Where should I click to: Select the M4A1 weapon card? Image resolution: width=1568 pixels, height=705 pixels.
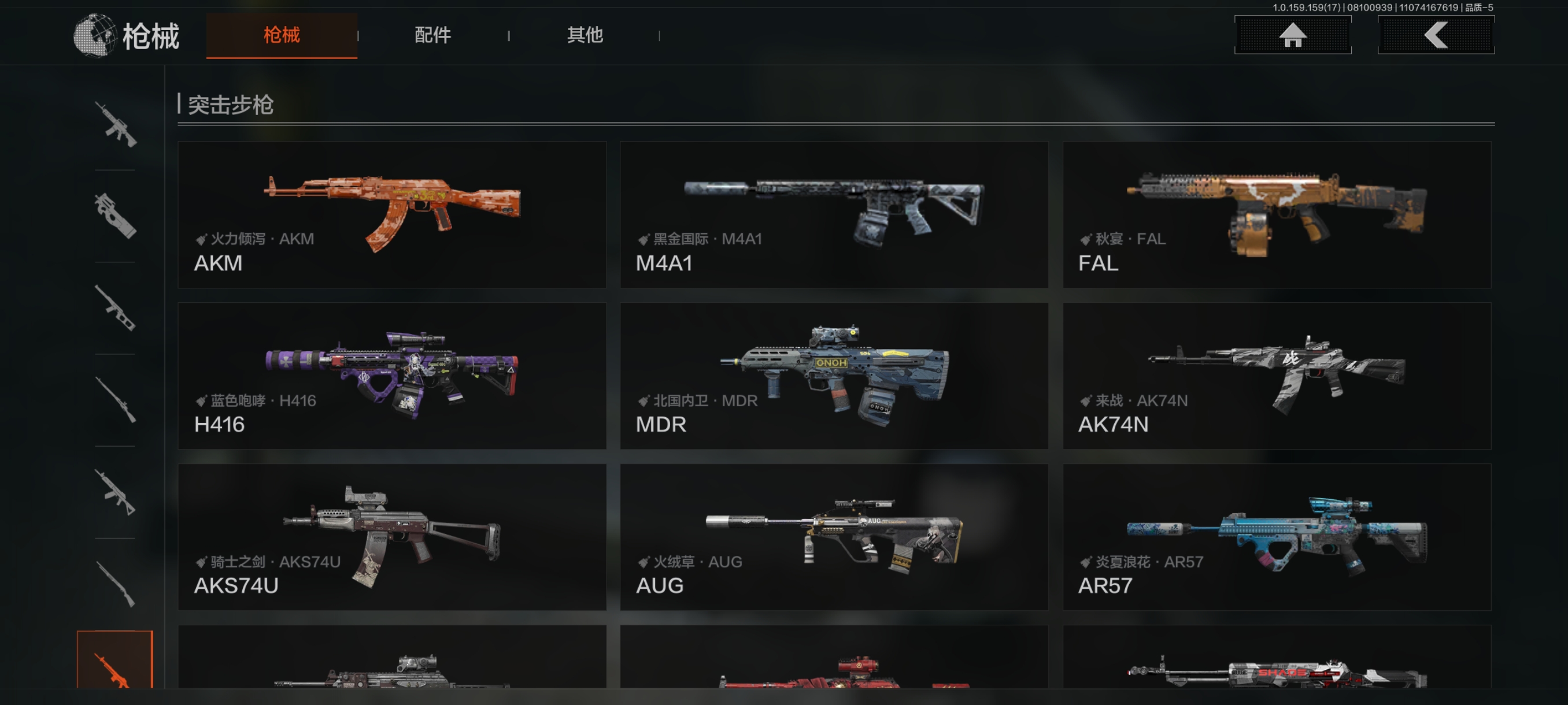point(834,214)
